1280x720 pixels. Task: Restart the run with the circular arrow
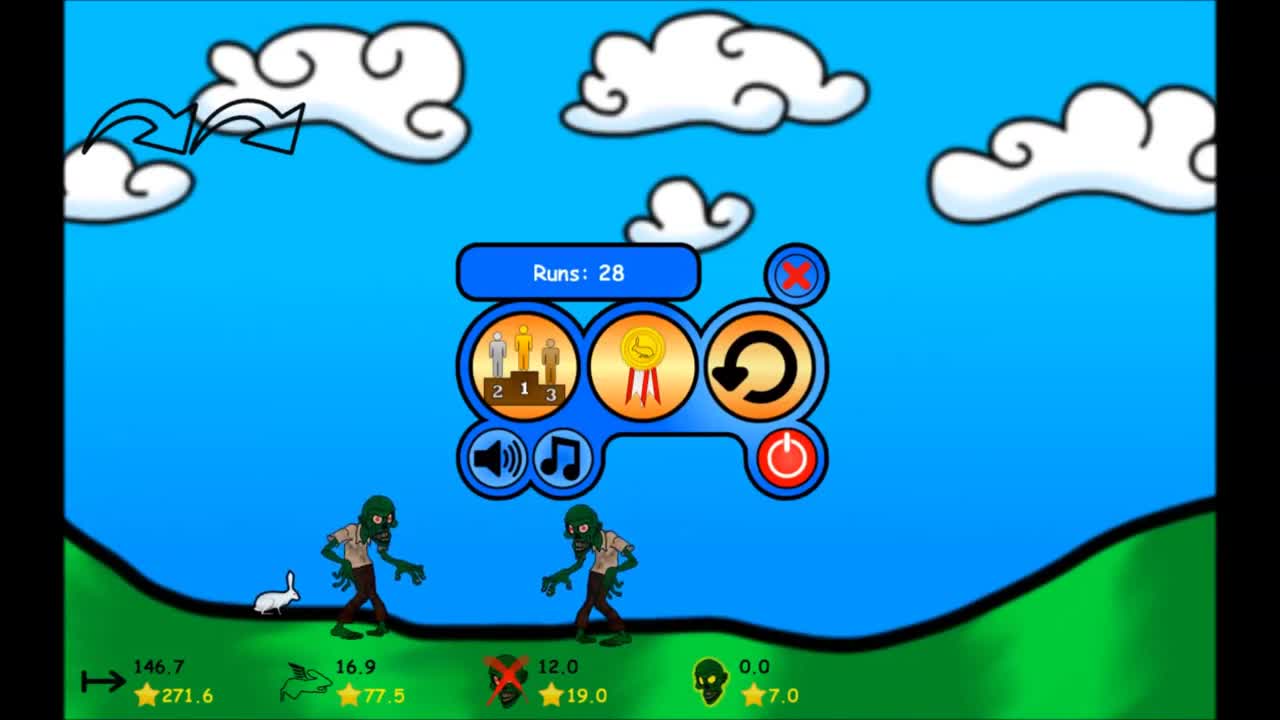(760, 365)
